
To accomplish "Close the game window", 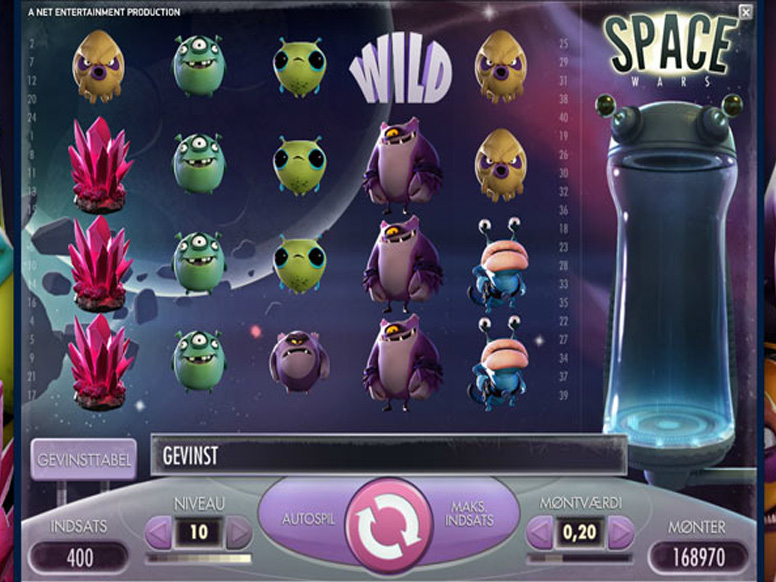I will [x=745, y=12].
